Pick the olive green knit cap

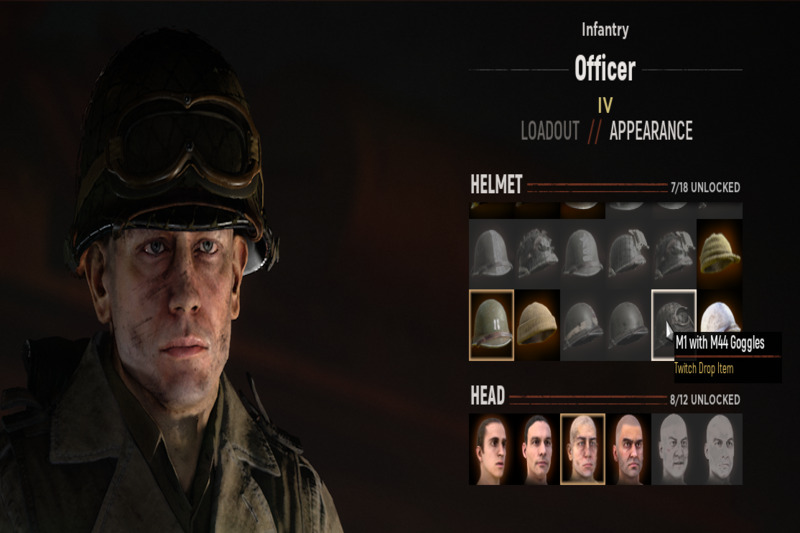tap(720, 247)
